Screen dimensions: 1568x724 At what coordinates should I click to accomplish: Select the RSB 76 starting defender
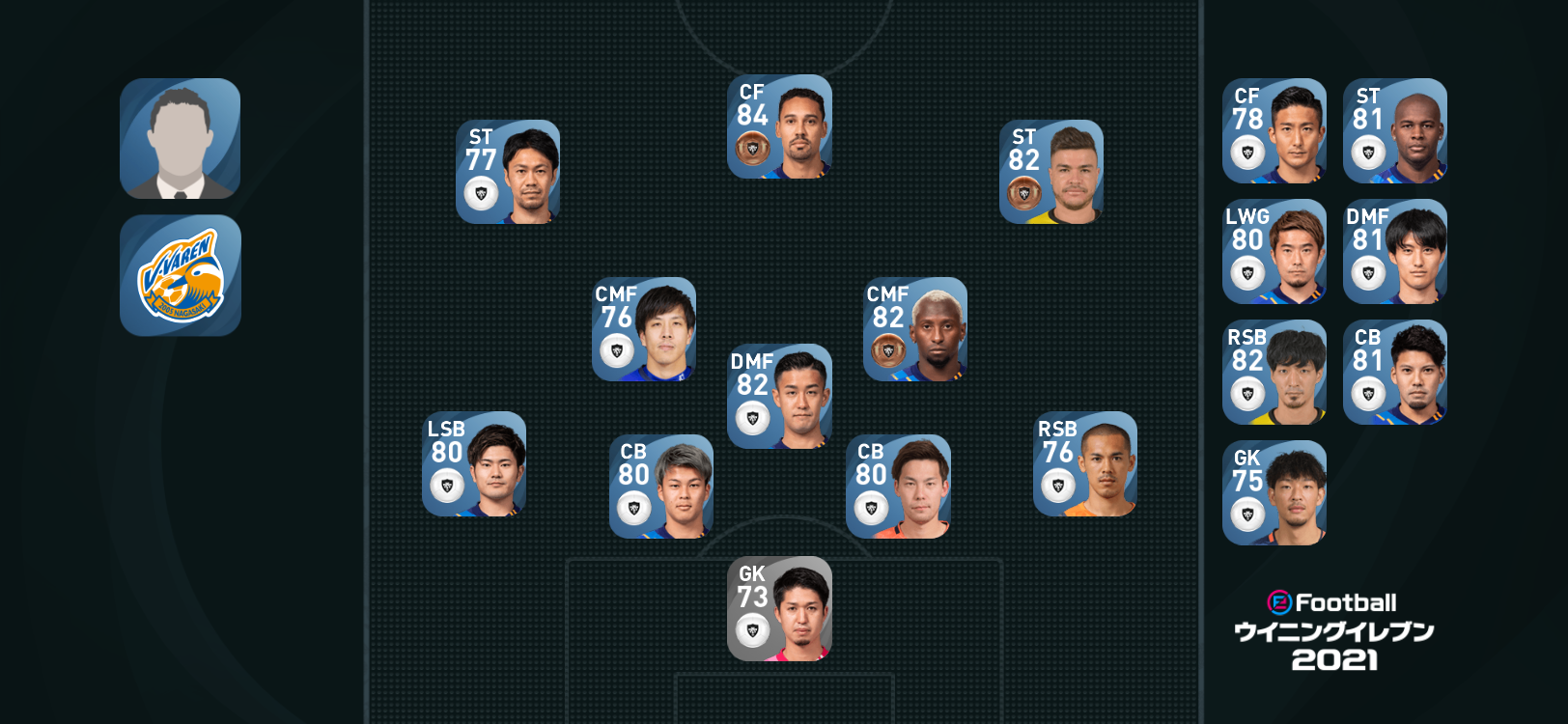[1084, 464]
